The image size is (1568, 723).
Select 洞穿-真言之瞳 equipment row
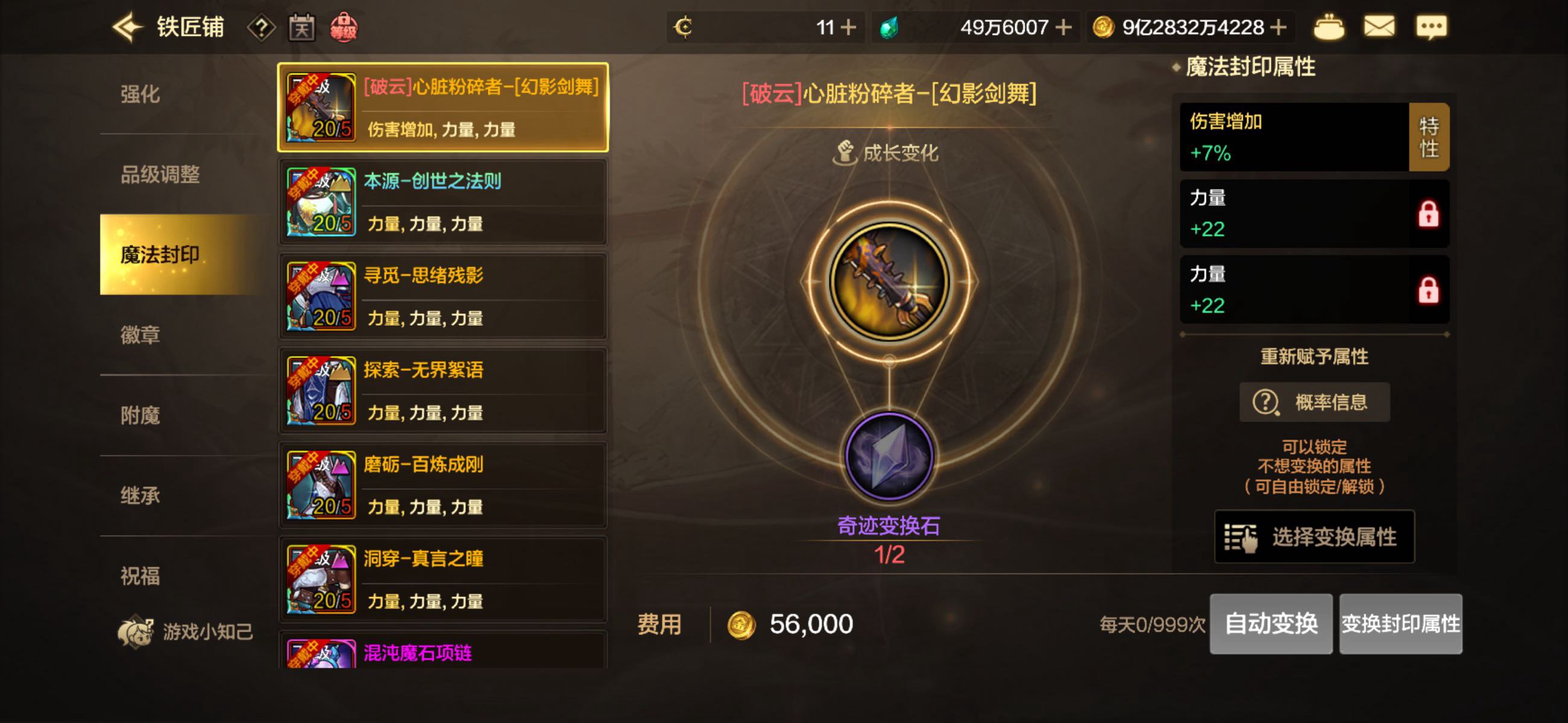pyautogui.click(x=443, y=580)
